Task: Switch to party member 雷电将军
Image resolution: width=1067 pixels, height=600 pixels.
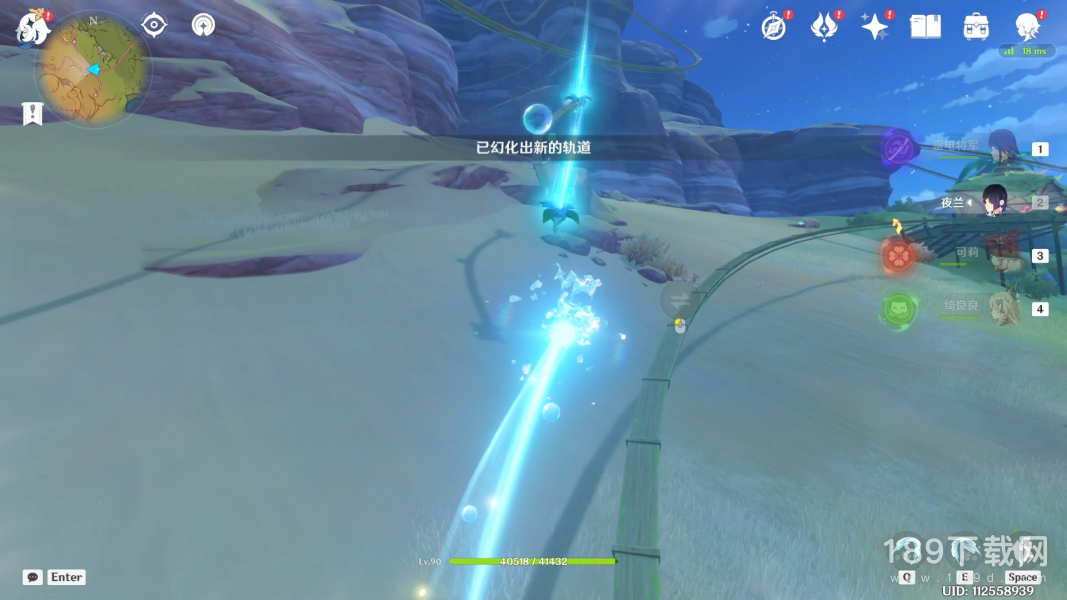Action: pos(1001,148)
